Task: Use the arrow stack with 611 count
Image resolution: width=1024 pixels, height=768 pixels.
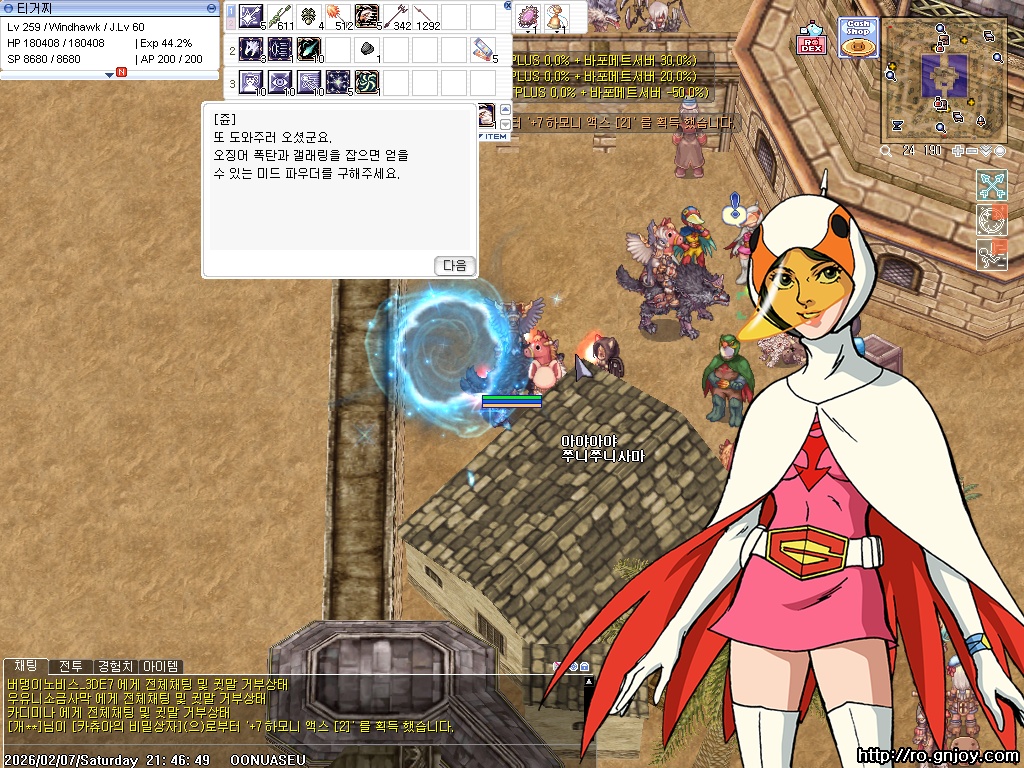Action: pyautogui.click(x=280, y=16)
